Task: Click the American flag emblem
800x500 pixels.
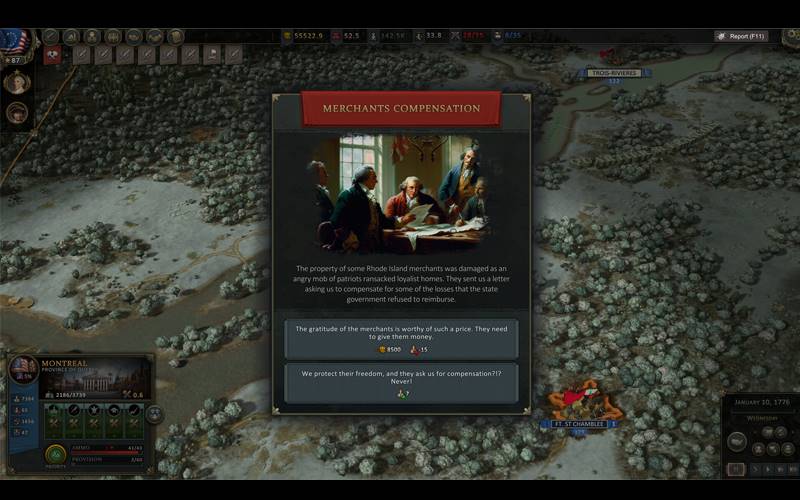Action: coord(14,40)
